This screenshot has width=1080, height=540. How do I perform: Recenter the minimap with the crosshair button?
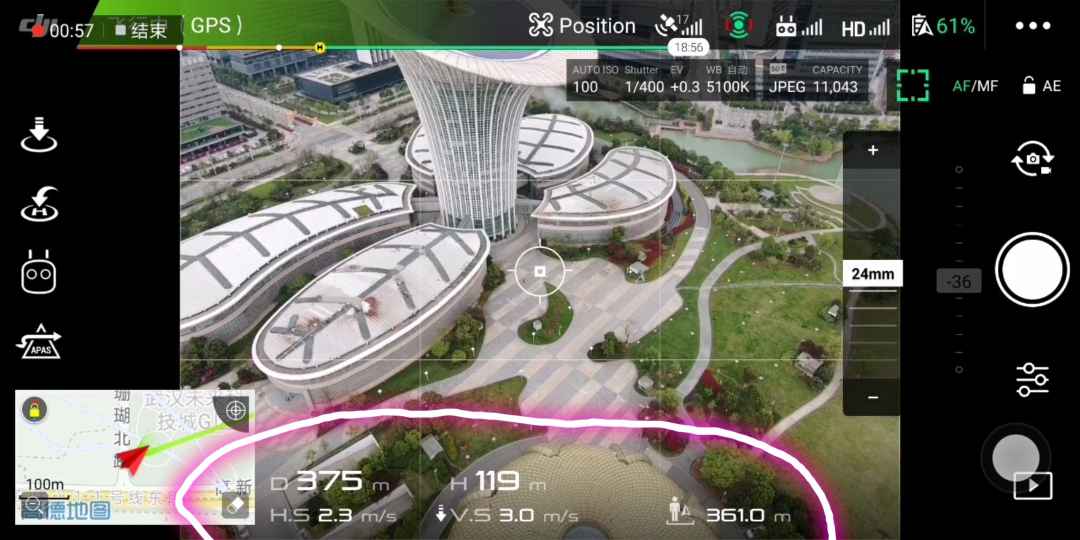[x=235, y=409]
